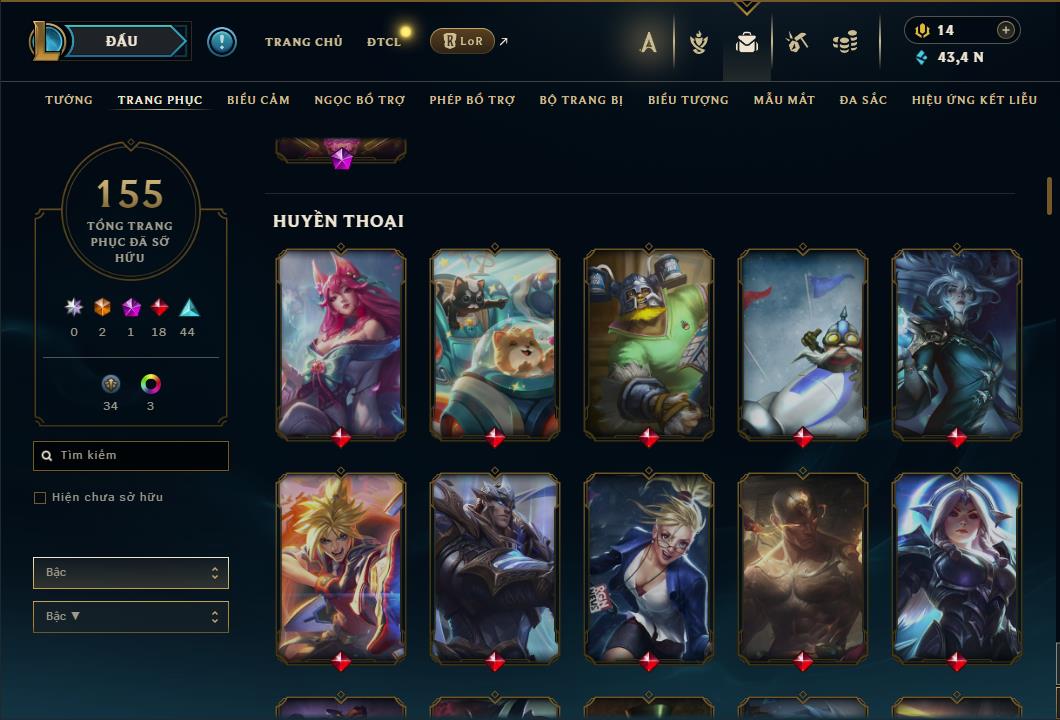This screenshot has height=720, width=1060.
Task: Select the pink-haired Ahri skin card
Action: (341, 343)
